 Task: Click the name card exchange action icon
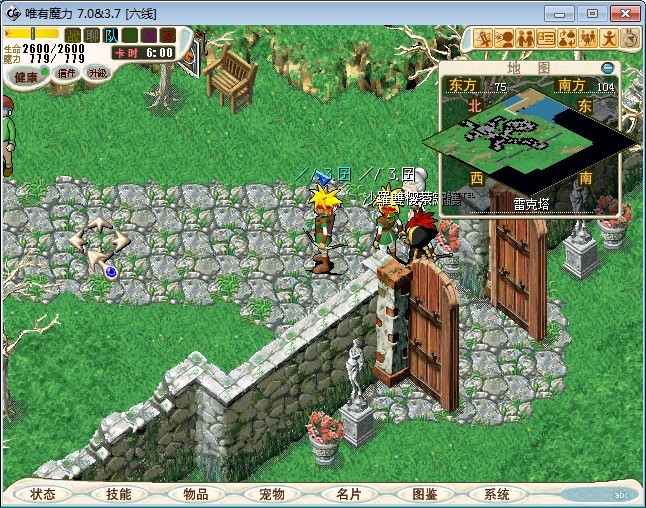546,38
